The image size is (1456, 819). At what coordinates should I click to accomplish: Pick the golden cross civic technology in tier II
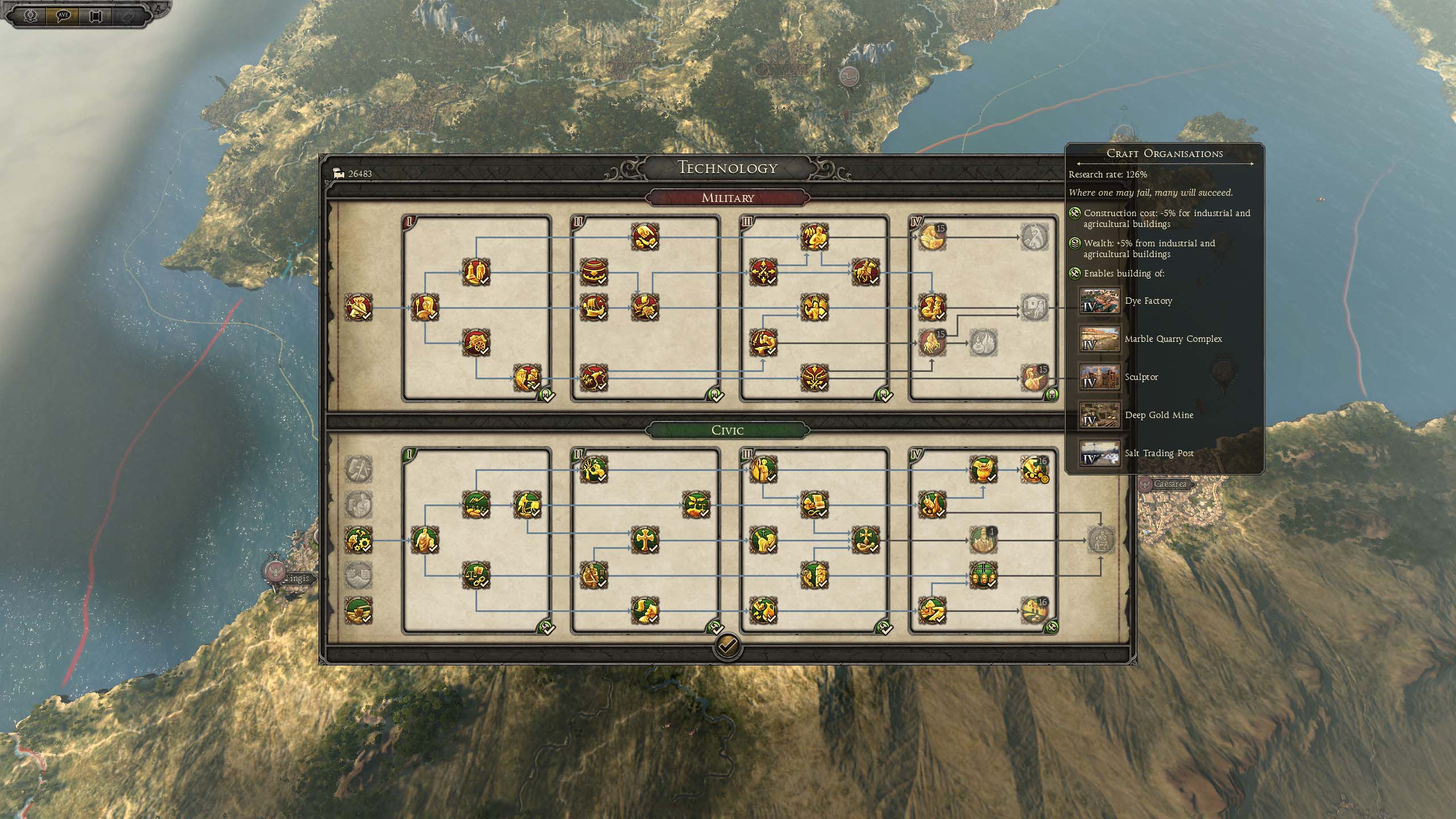644,540
